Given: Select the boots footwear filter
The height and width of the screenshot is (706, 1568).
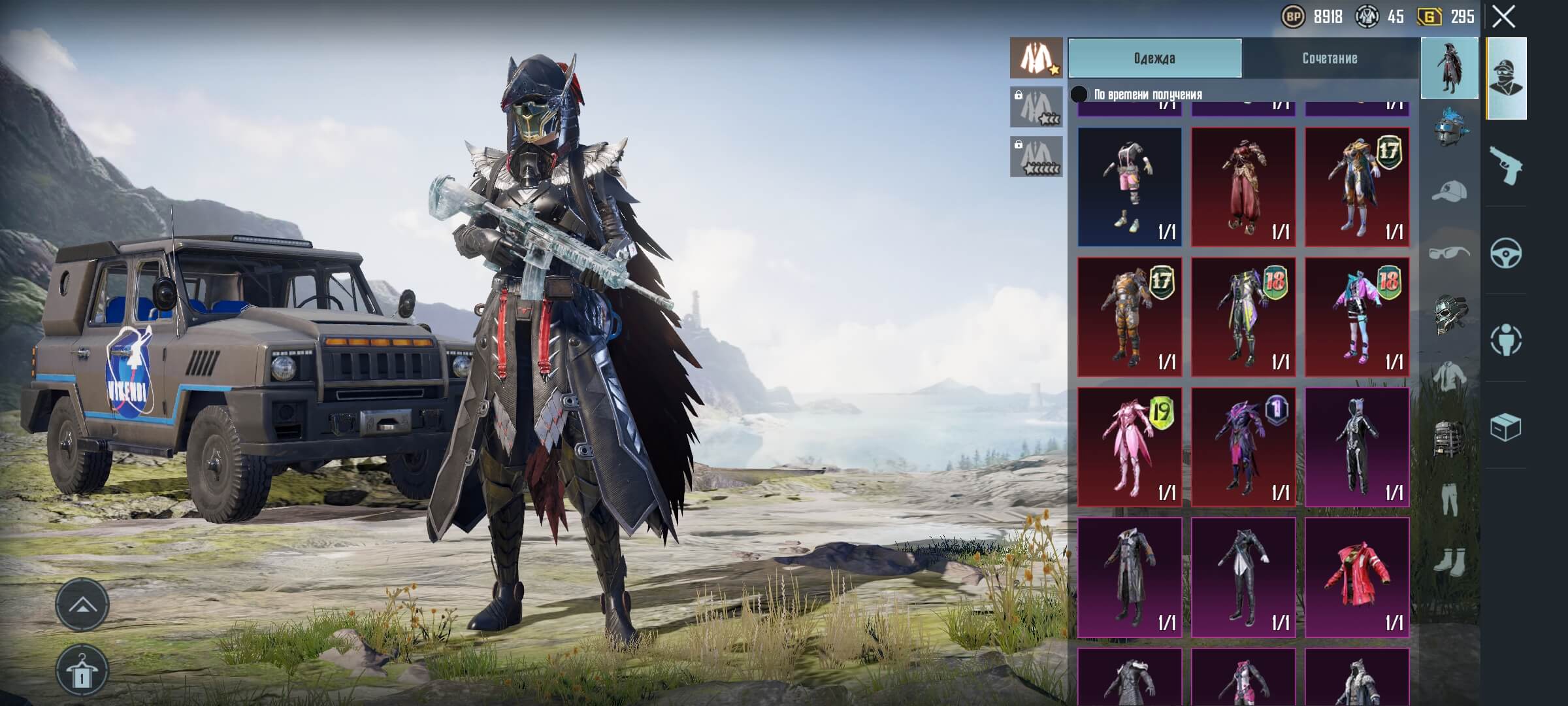Looking at the screenshot, I should (x=1449, y=561).
